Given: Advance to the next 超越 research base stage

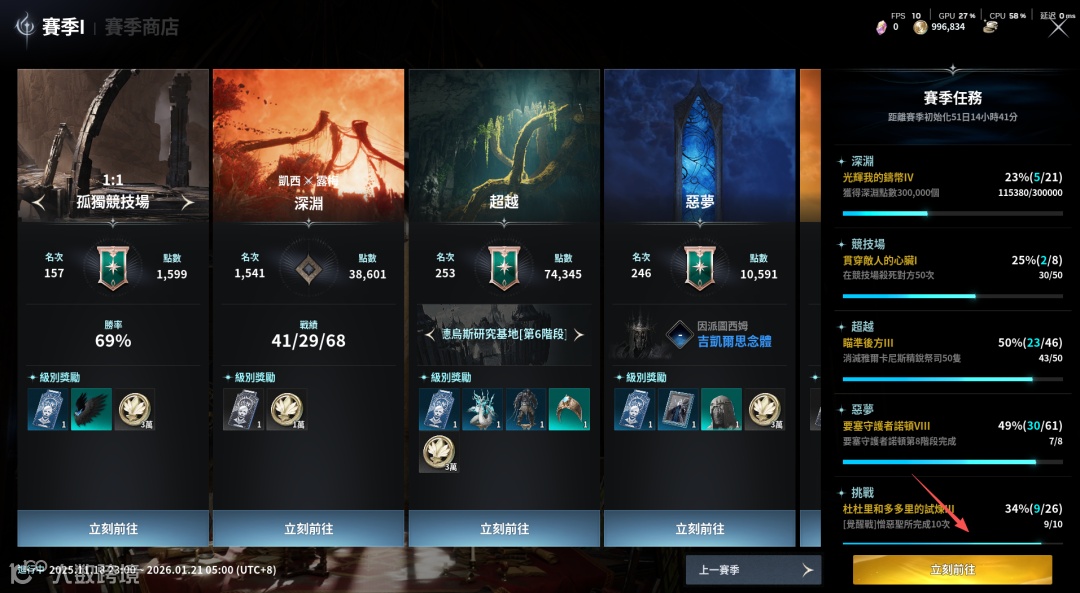Looking at the screenshot, I should click(x=578, y=334).
